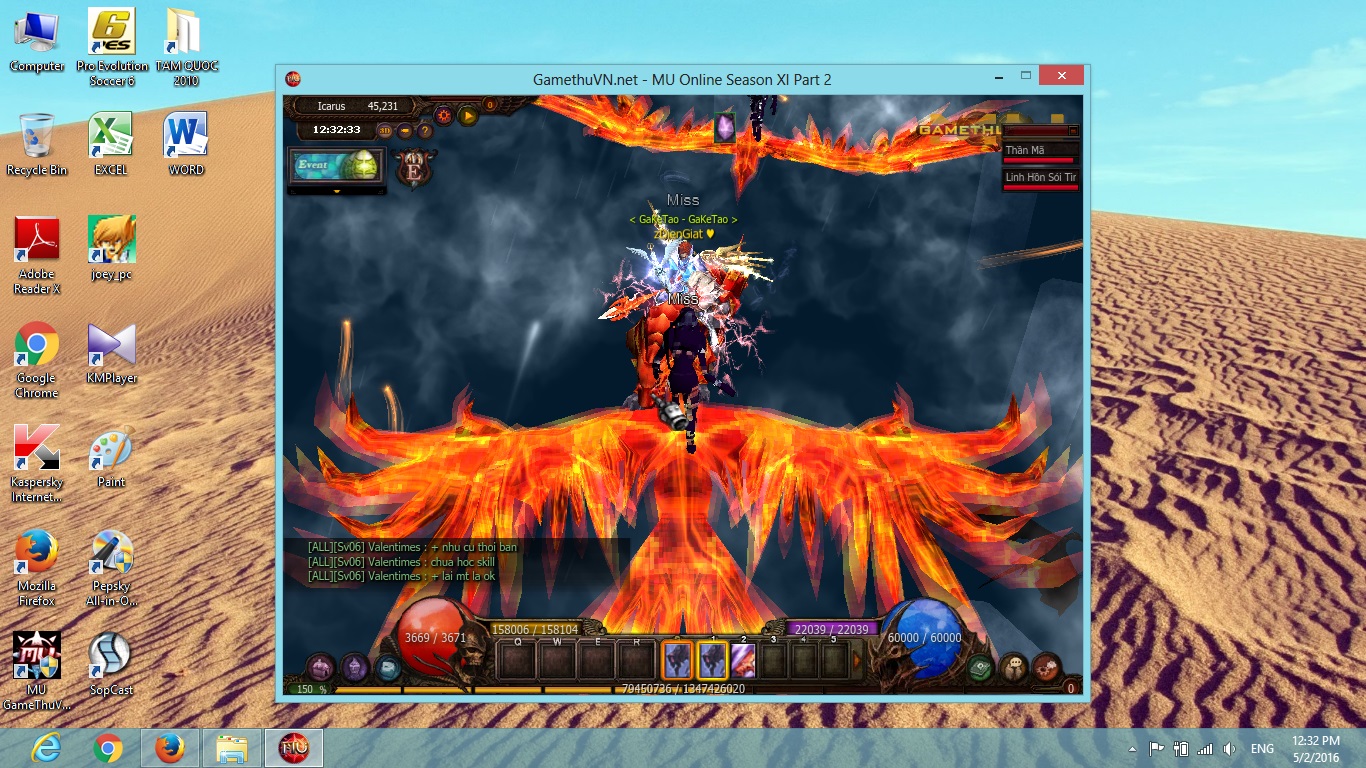Viewport: 1366px width, 768px height.
Task: Open the orange gear settings button
Action: [x=443, y=115]
